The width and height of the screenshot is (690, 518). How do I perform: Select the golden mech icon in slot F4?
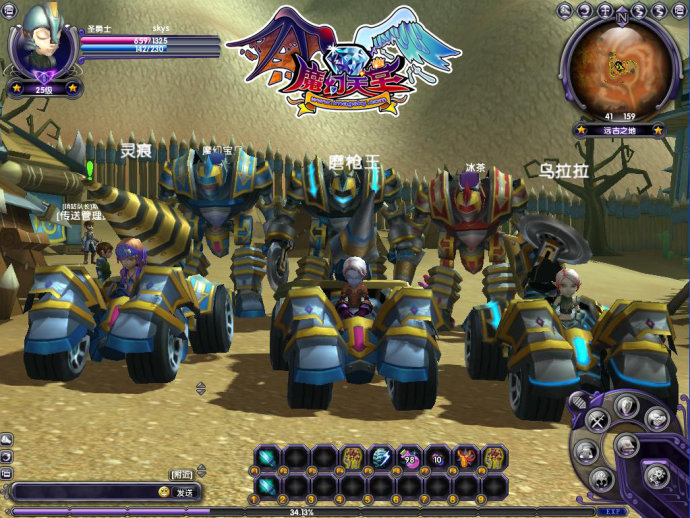[x=352, y=458]
